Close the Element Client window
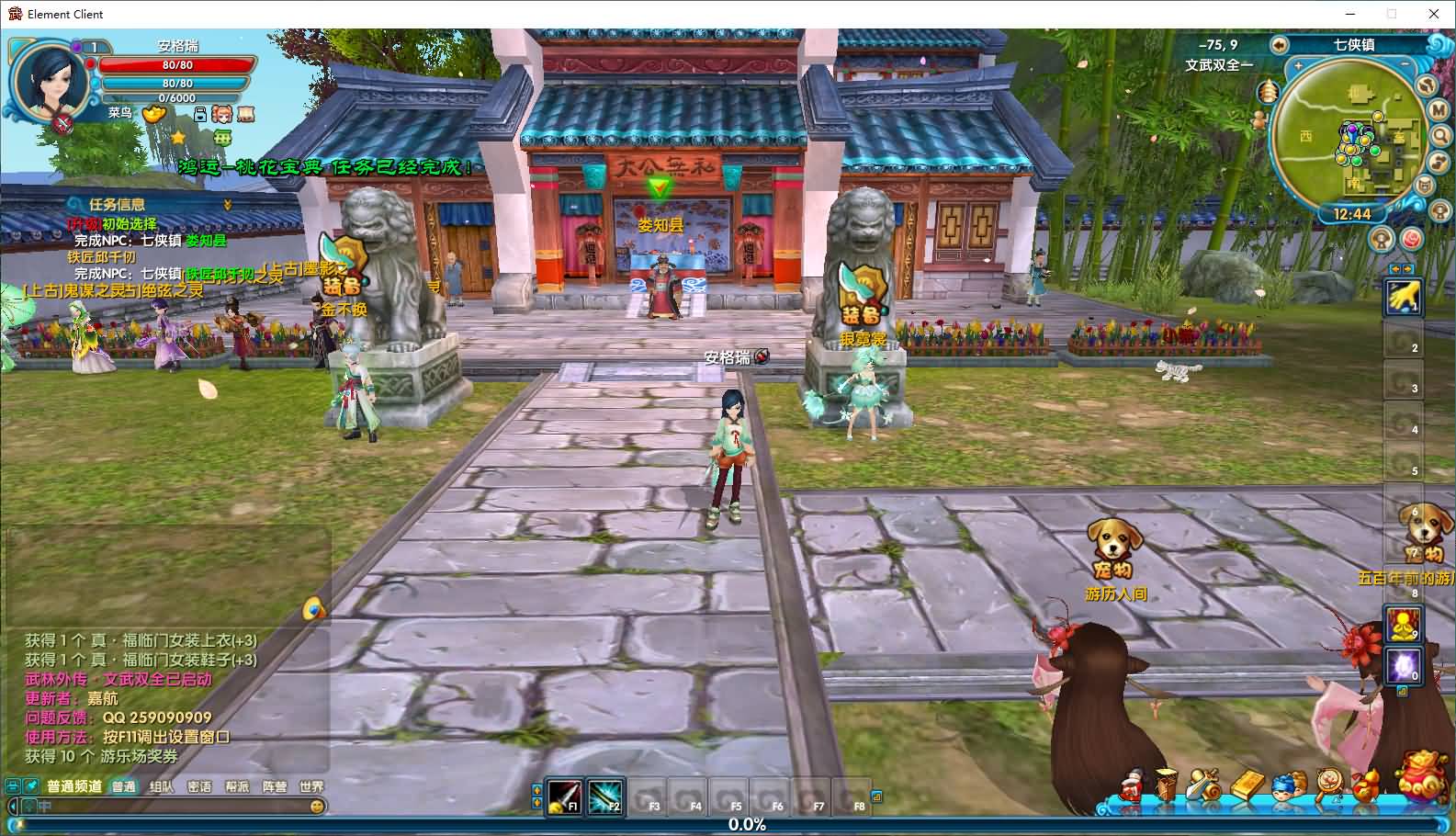This screenshot has height=836, width=1456. [x=1433, y=14]
